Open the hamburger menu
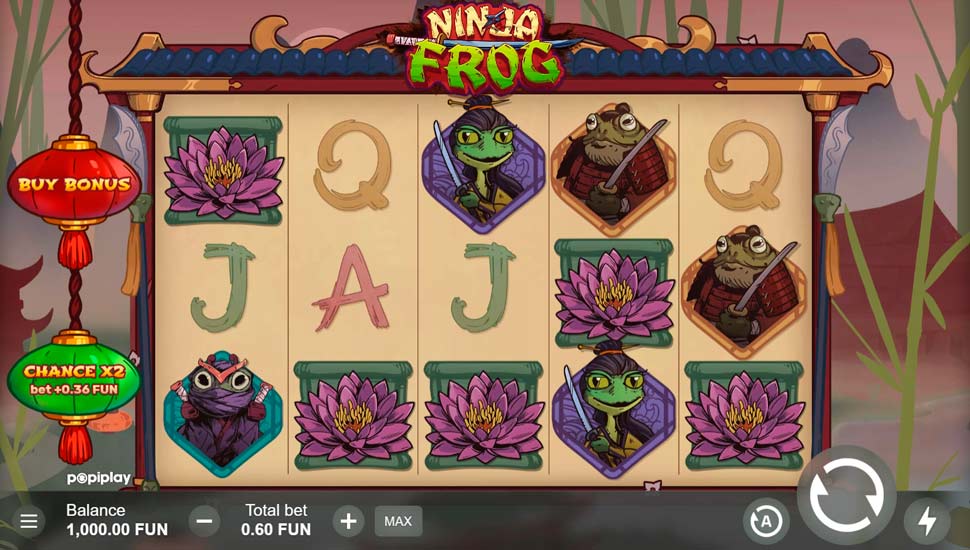Image resolution: width=970 pixels, height=550 pixels. (29, 521)
